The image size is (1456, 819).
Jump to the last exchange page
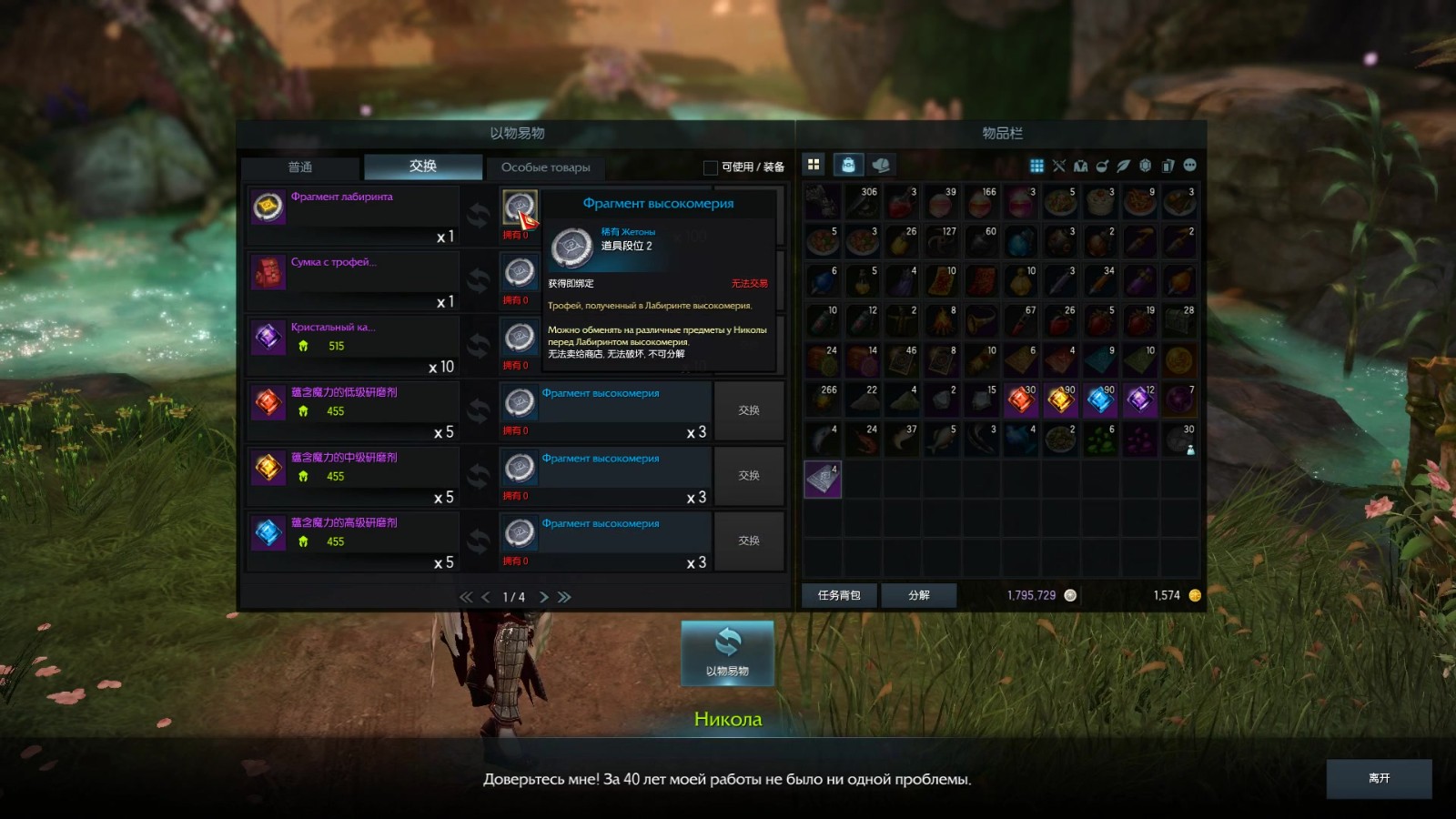(565, 597)
